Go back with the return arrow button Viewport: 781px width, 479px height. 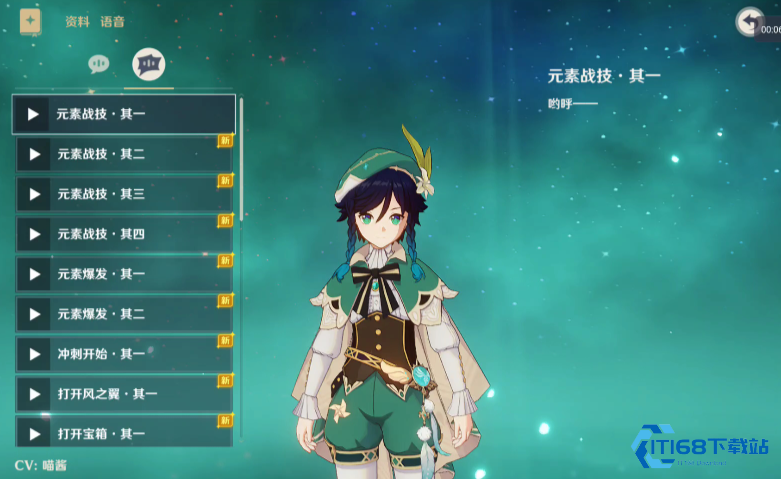[749, 22]
